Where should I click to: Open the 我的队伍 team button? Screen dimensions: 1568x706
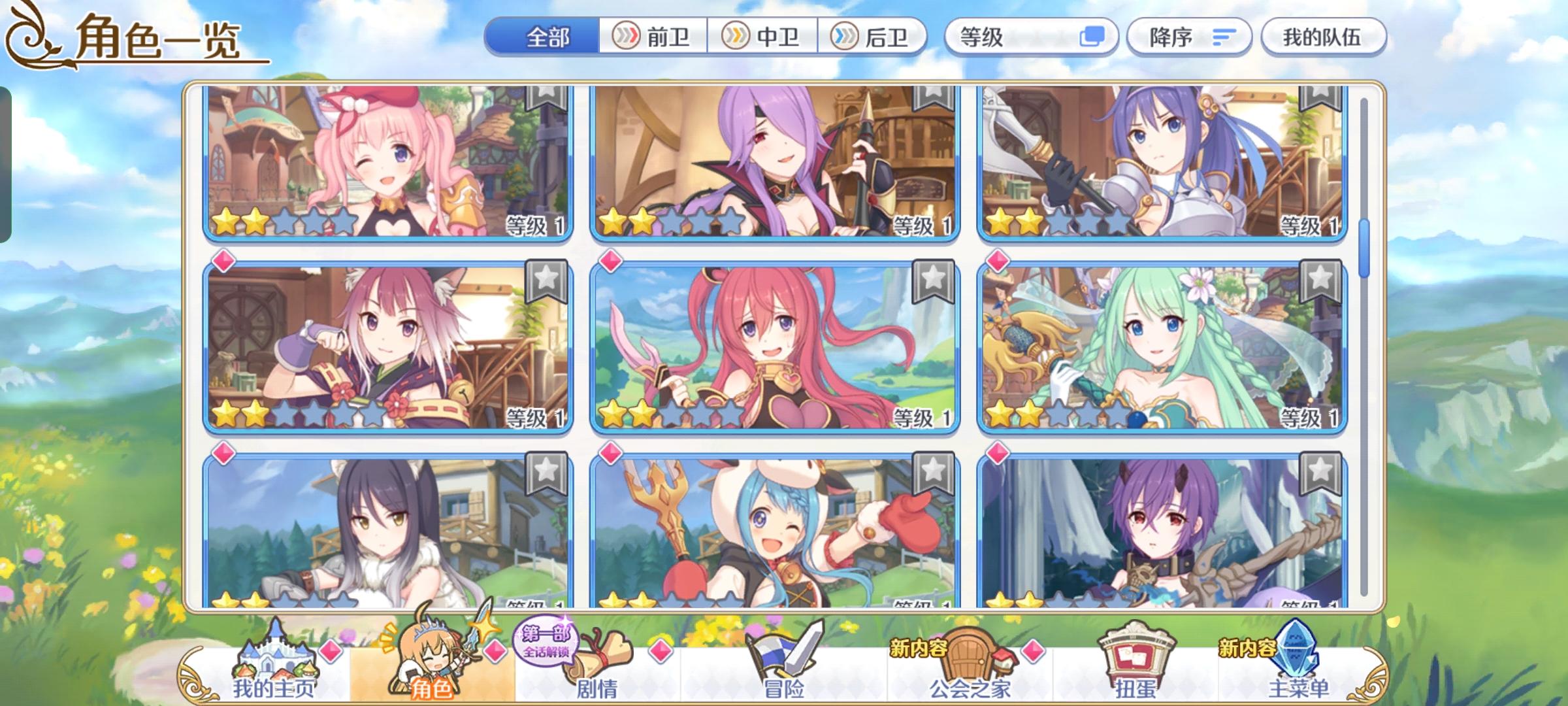[1323, 37]
